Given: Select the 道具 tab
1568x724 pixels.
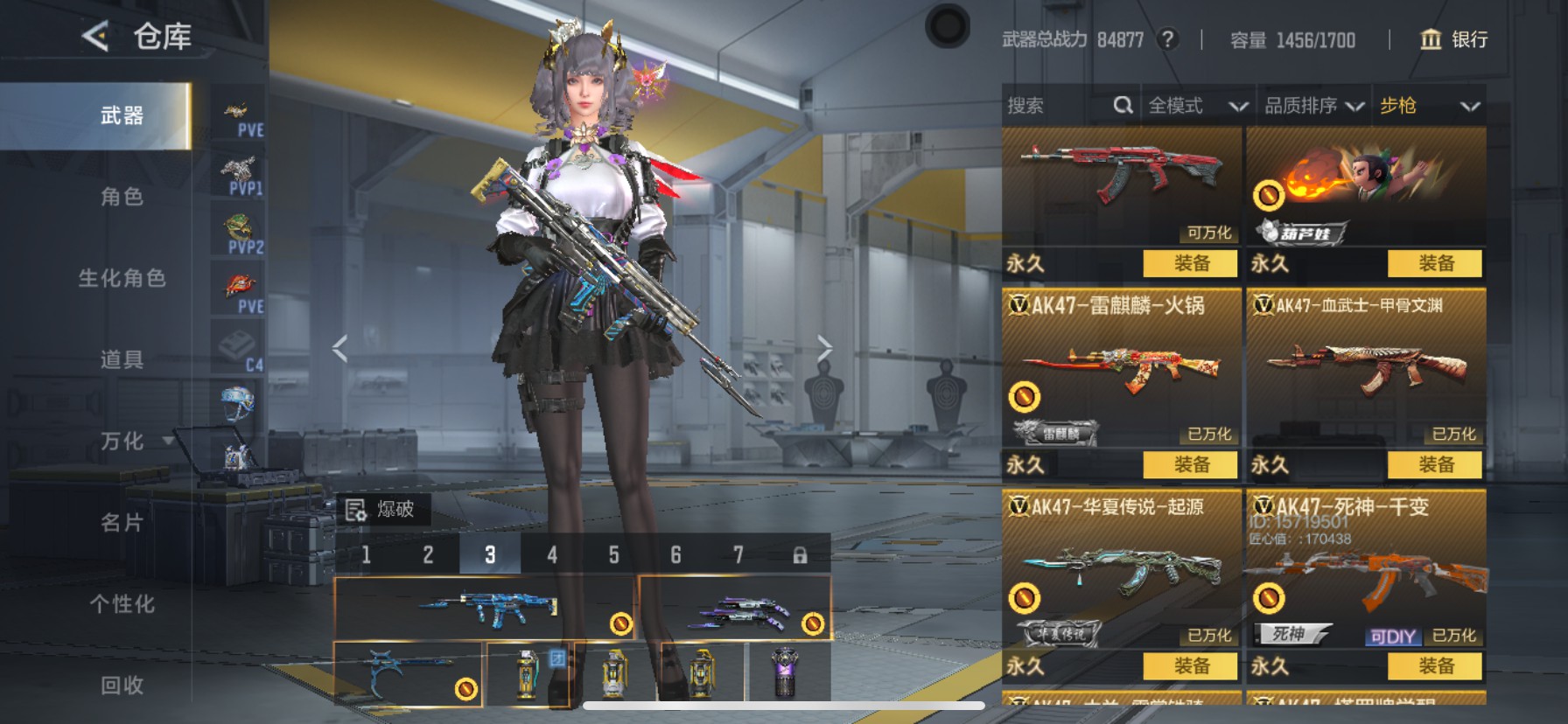Looking at the screenshot, I should coord(122,359).
